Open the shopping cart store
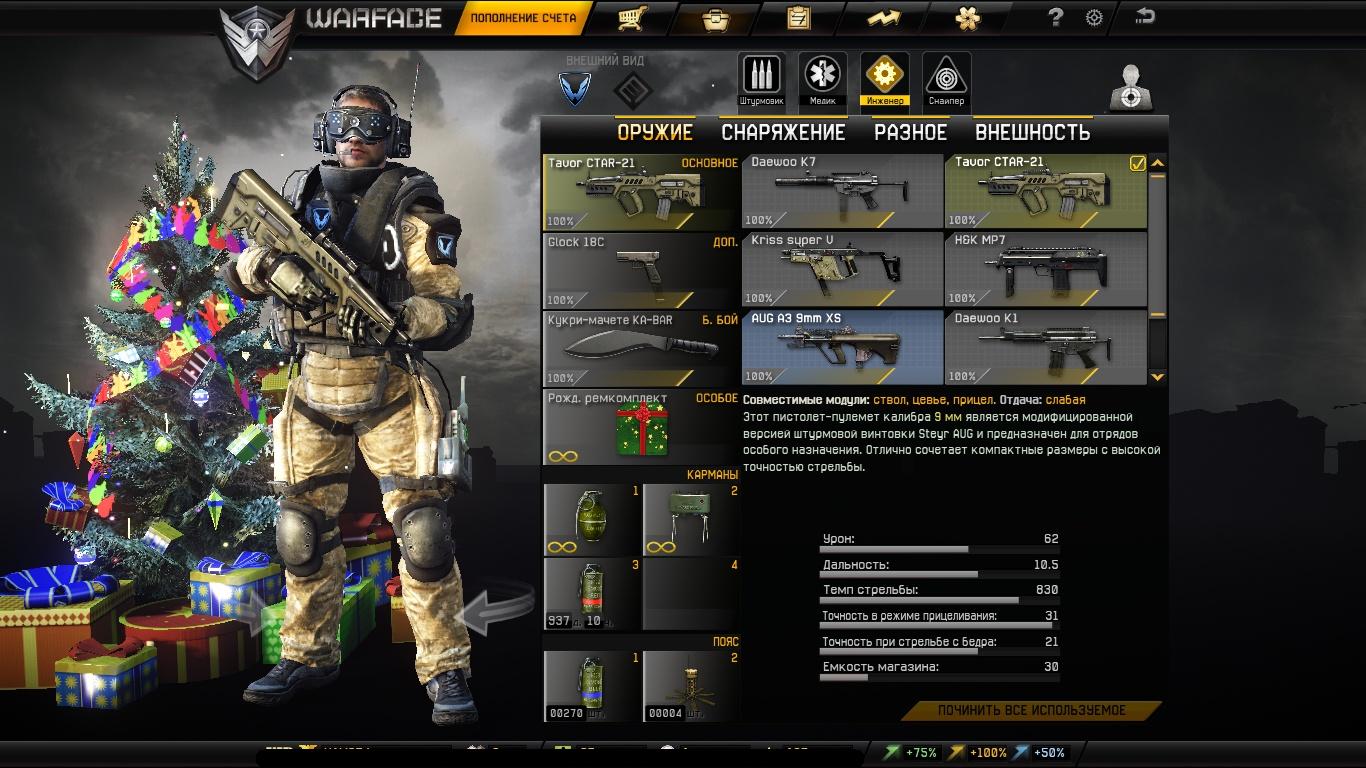 coord(629,18)
